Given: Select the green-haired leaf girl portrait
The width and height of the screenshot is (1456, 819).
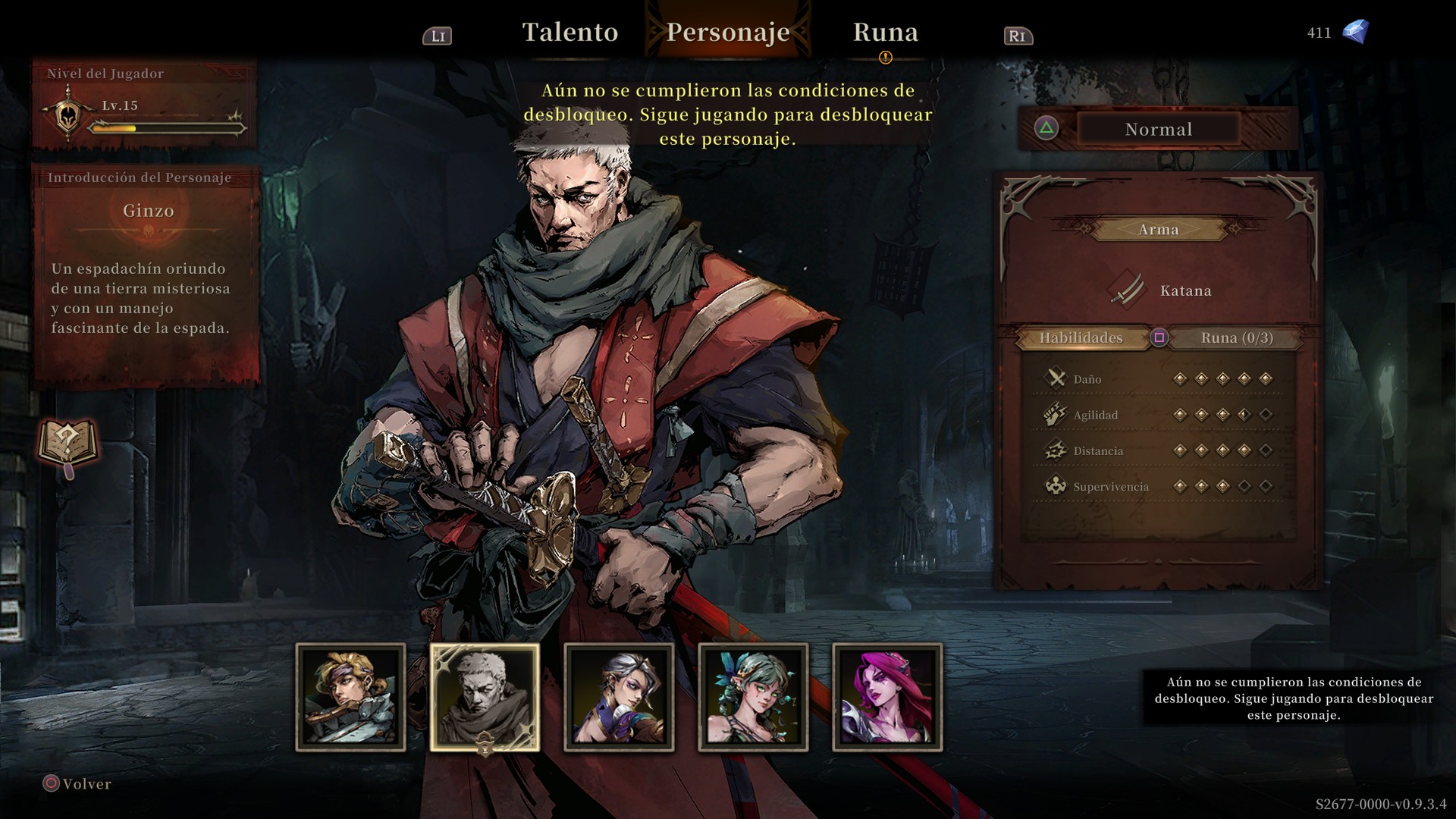Looking at the screenshot, I should [x=753, y=697].
